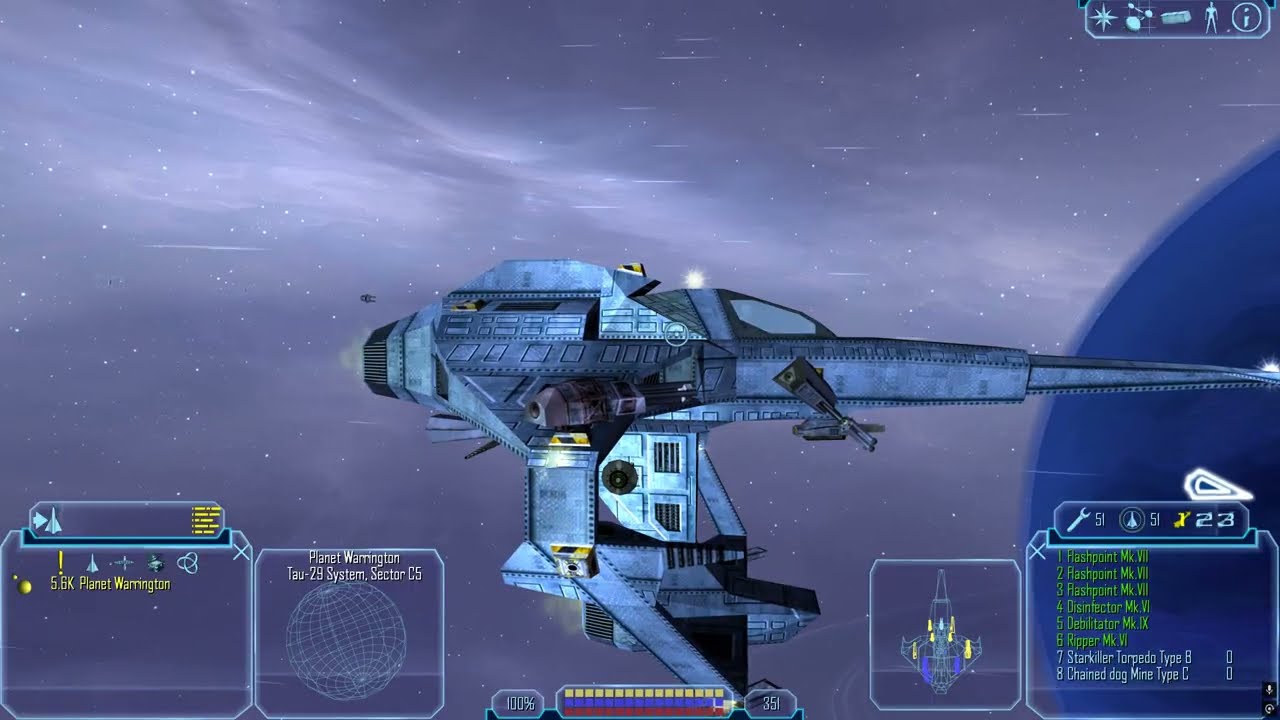Image resolution: width=1280 pixels, height=720 pixels.
Task: Open the system map molecule icon
Action: 1139,18
